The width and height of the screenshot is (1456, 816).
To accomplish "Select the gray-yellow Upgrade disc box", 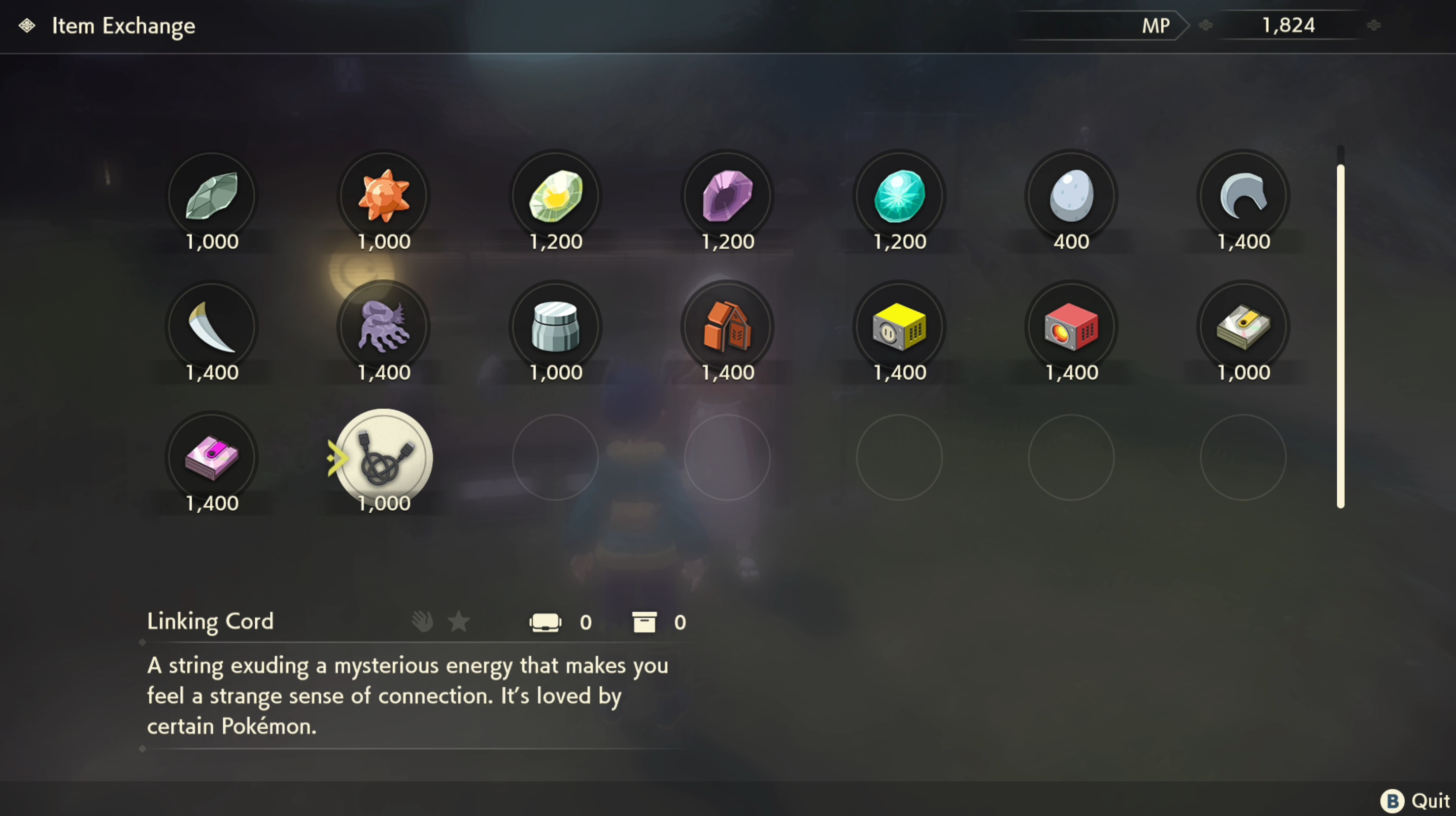I will coord(1243,327).
